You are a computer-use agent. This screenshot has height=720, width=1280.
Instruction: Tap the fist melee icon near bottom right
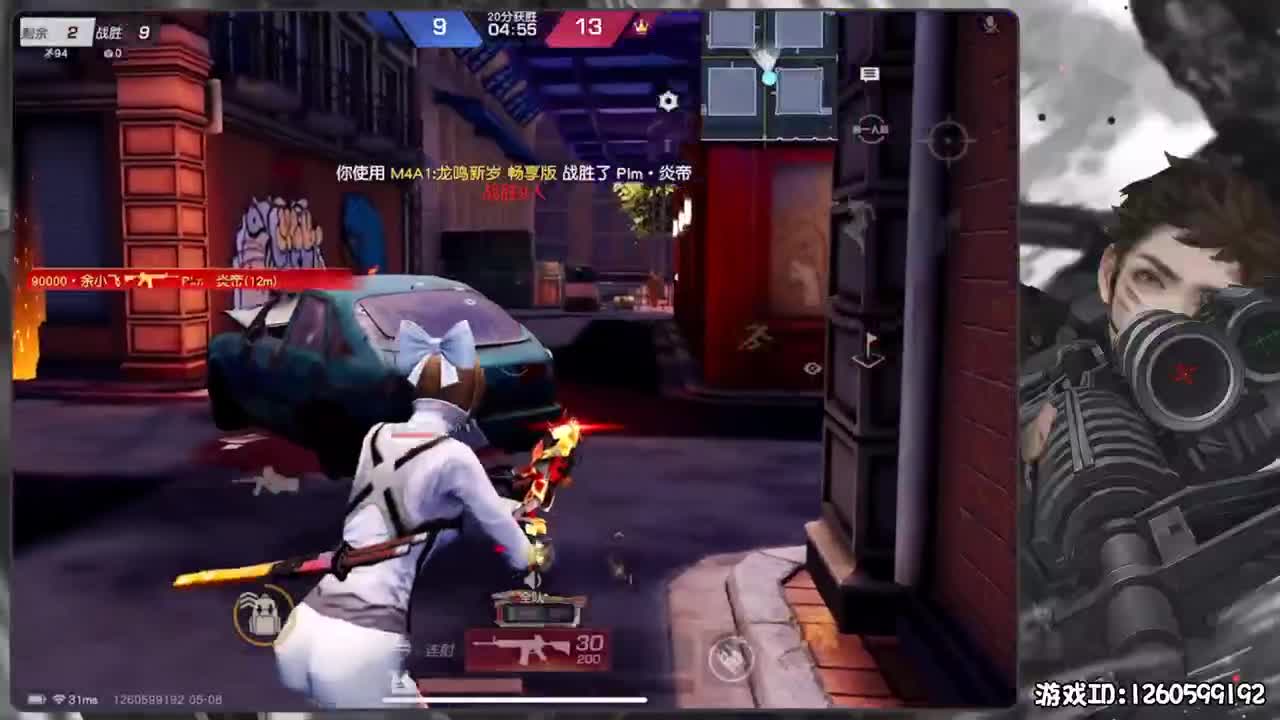click(730, 660)
